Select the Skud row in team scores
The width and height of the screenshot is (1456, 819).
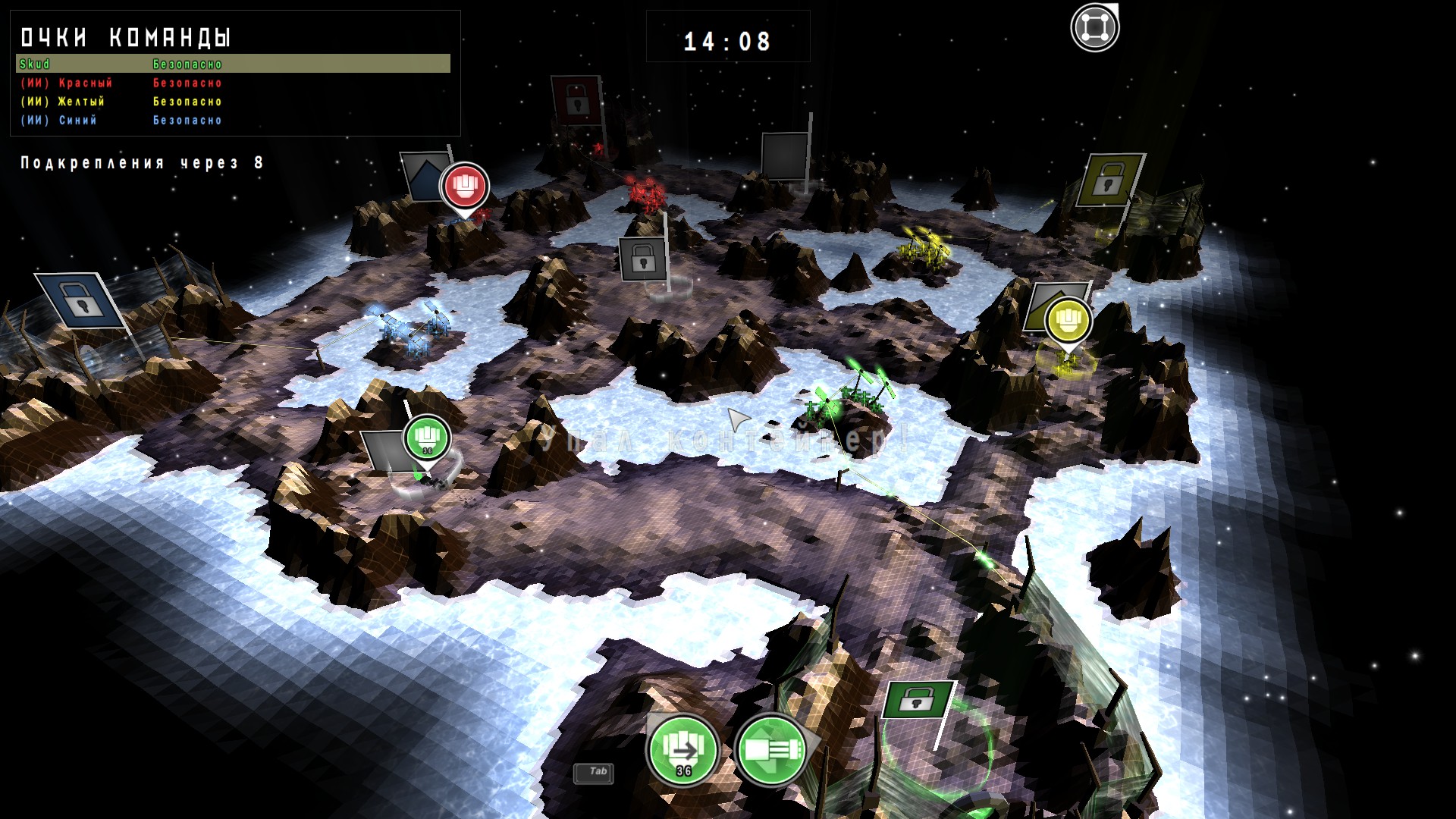pos(233,64)
